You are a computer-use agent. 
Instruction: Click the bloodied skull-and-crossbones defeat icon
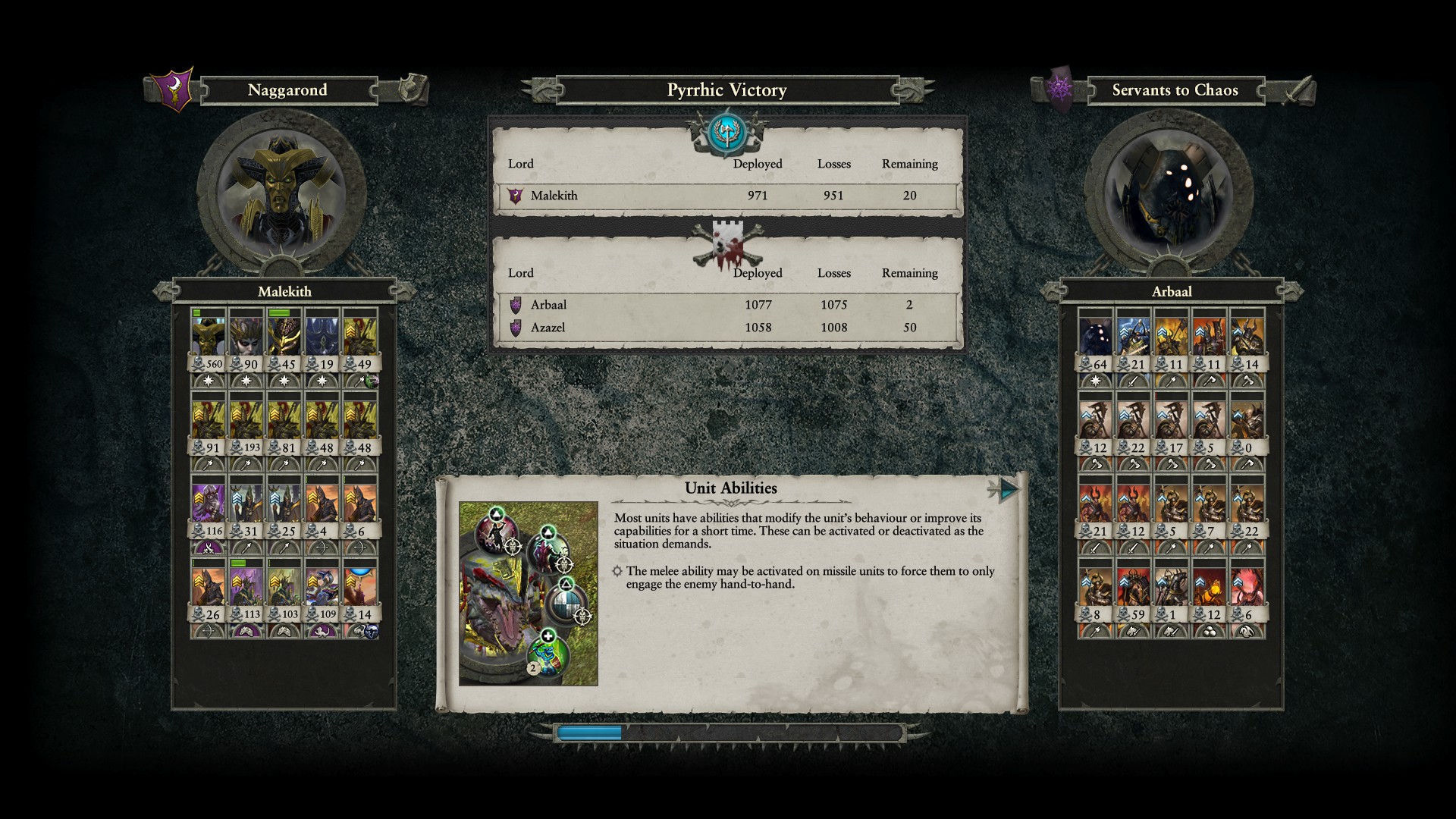pos(726,240)
